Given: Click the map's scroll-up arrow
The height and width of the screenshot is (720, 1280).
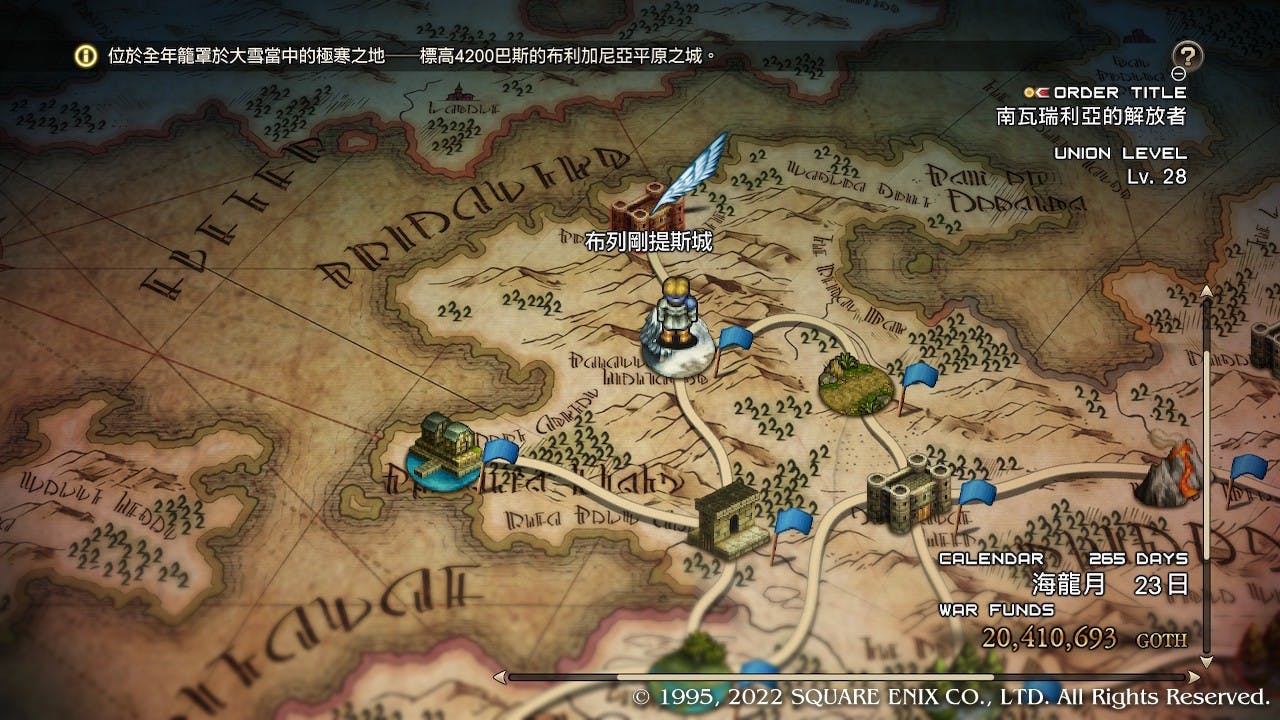Looking at the screenshot, I should pos(1207,291).
